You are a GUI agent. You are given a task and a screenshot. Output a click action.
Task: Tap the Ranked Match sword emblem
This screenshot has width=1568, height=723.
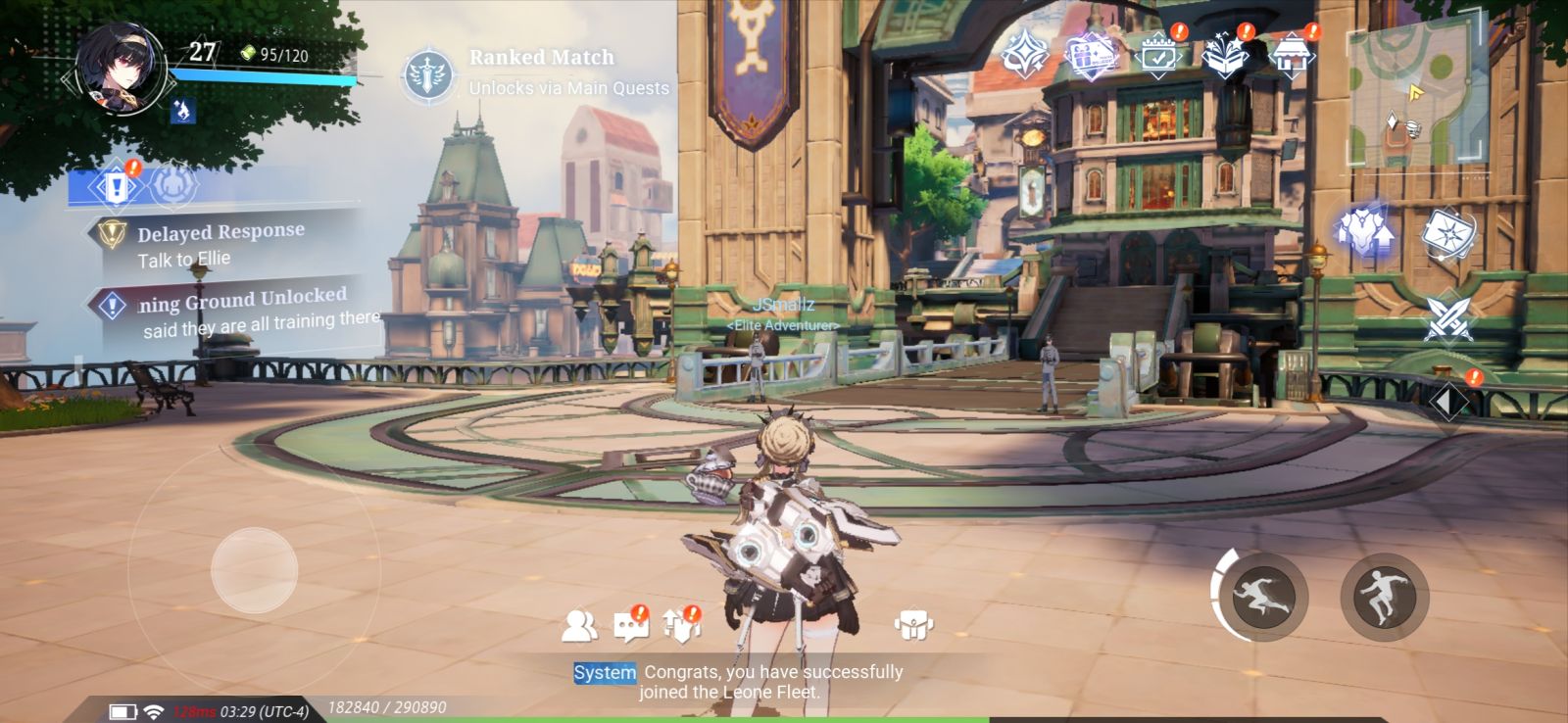coord(429,73)
